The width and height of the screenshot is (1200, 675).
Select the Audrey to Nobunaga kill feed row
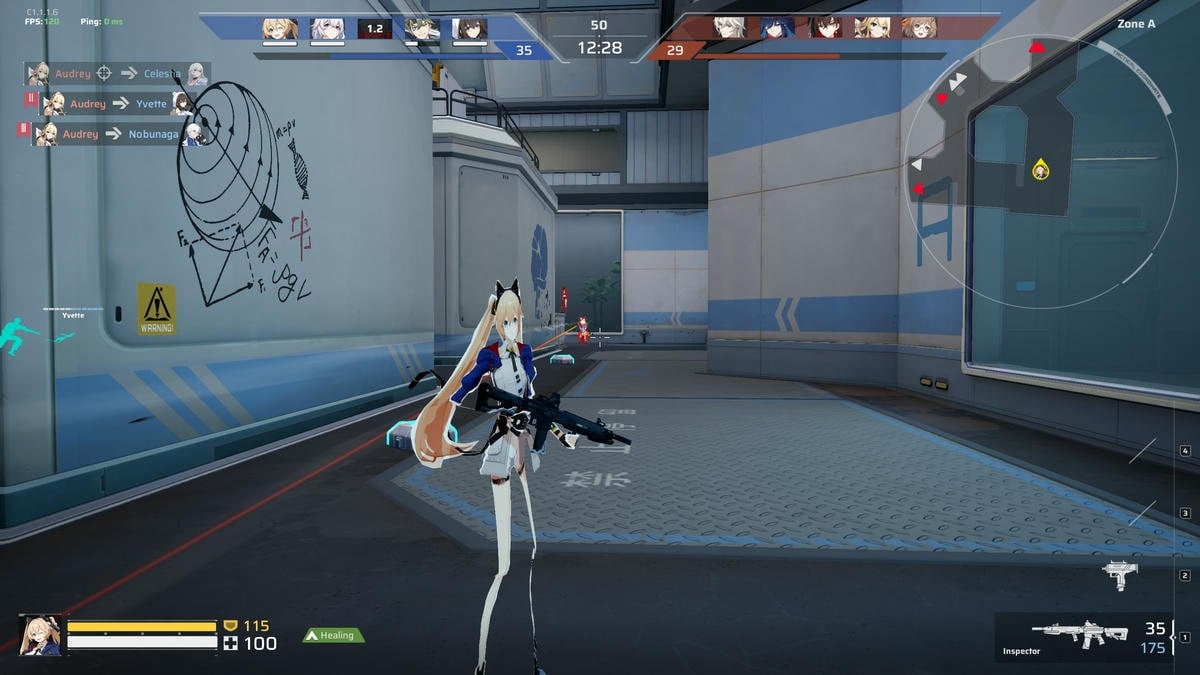(x=118, y=133)
